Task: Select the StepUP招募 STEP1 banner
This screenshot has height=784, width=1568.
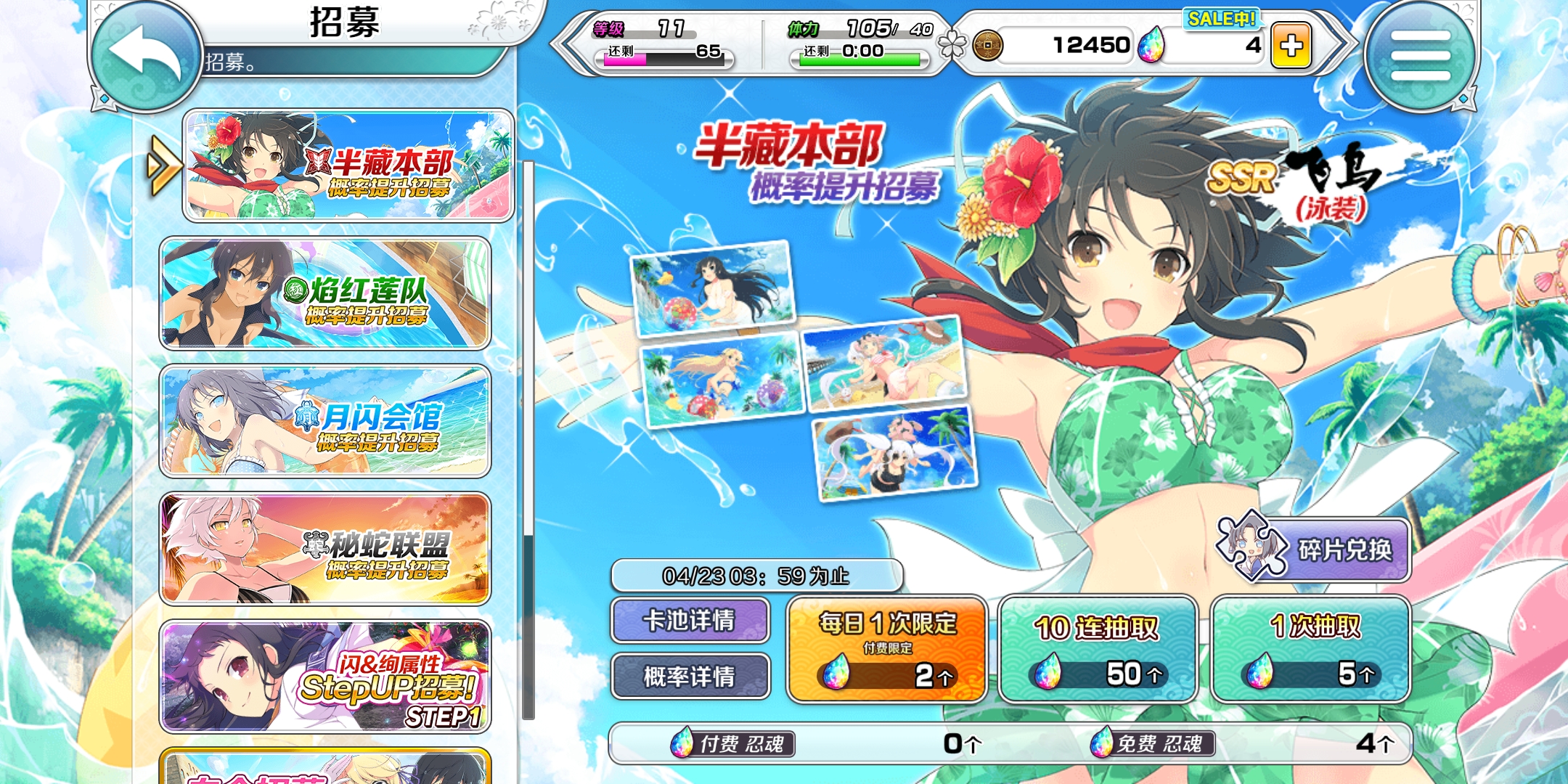Action: pyautogui.click(x=325, y=677)
